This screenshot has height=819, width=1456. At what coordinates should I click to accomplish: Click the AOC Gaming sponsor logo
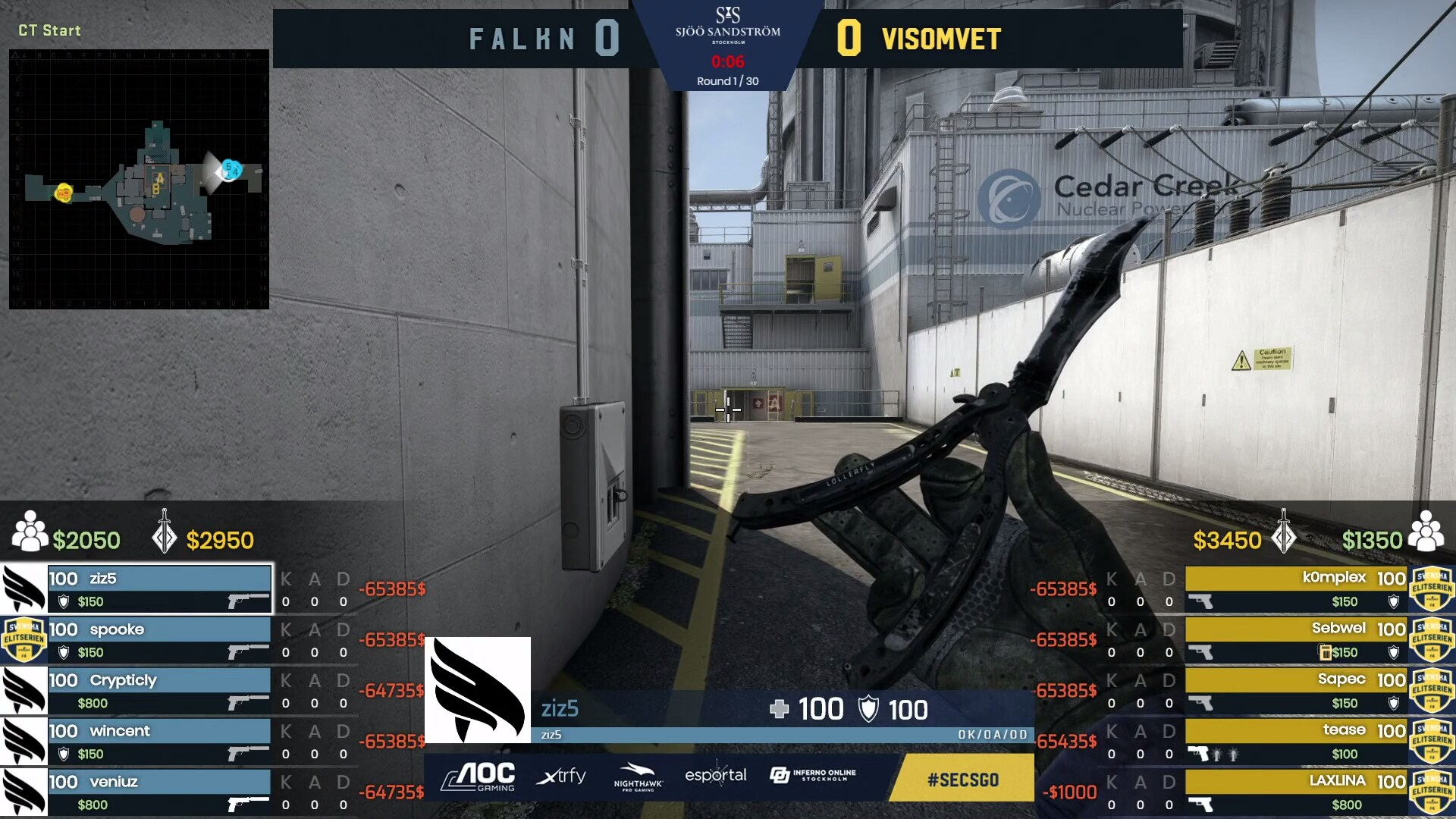479,777
